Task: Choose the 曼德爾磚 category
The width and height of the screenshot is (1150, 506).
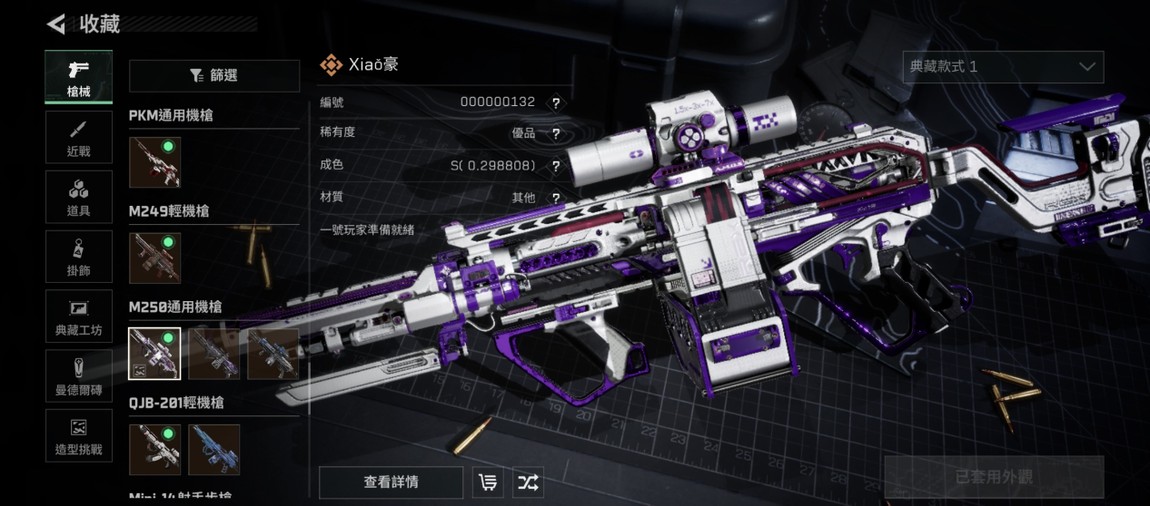Action: coord(78,376)
